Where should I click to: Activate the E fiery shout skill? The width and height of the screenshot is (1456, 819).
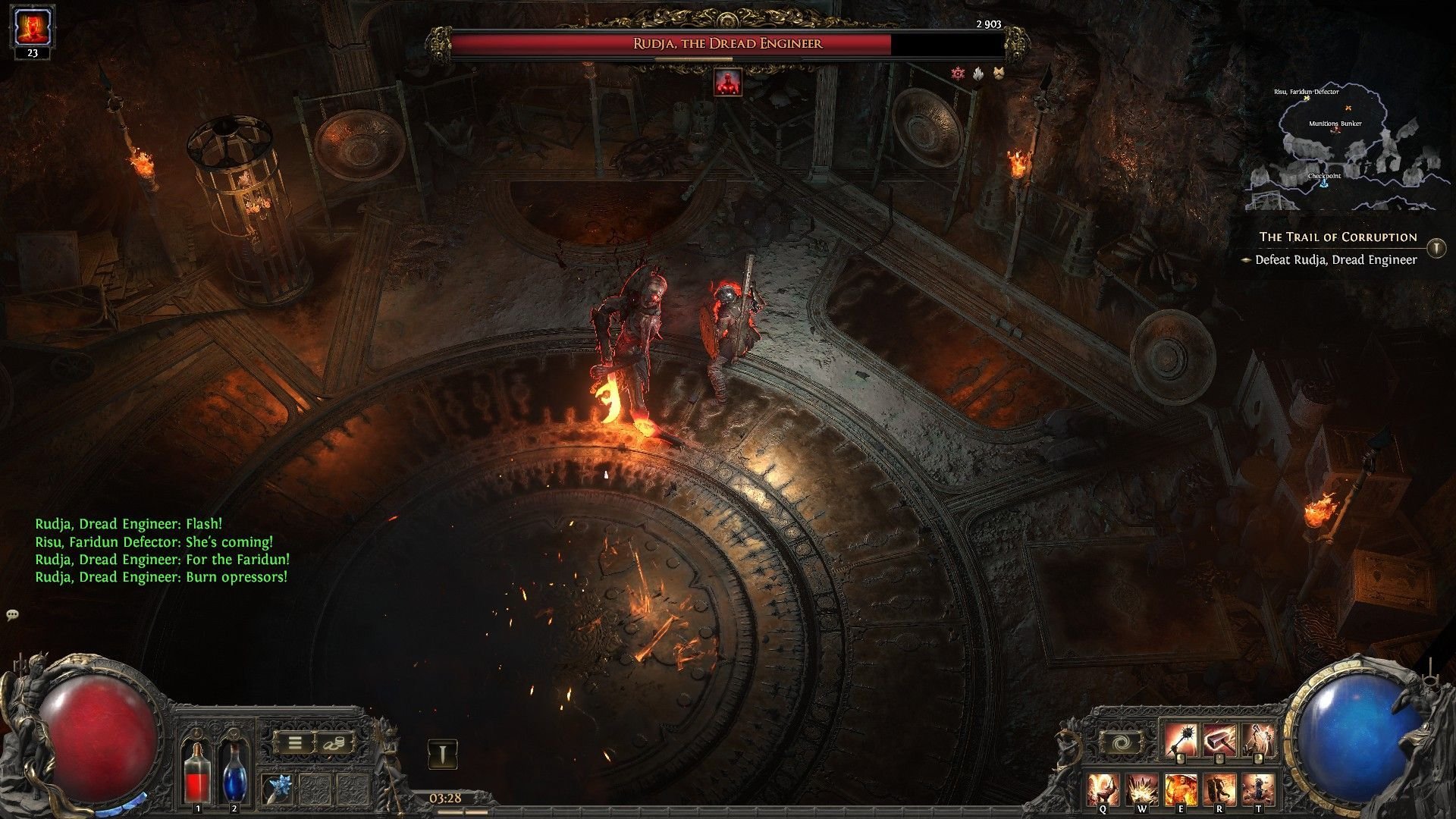[x=1181, y=789]
